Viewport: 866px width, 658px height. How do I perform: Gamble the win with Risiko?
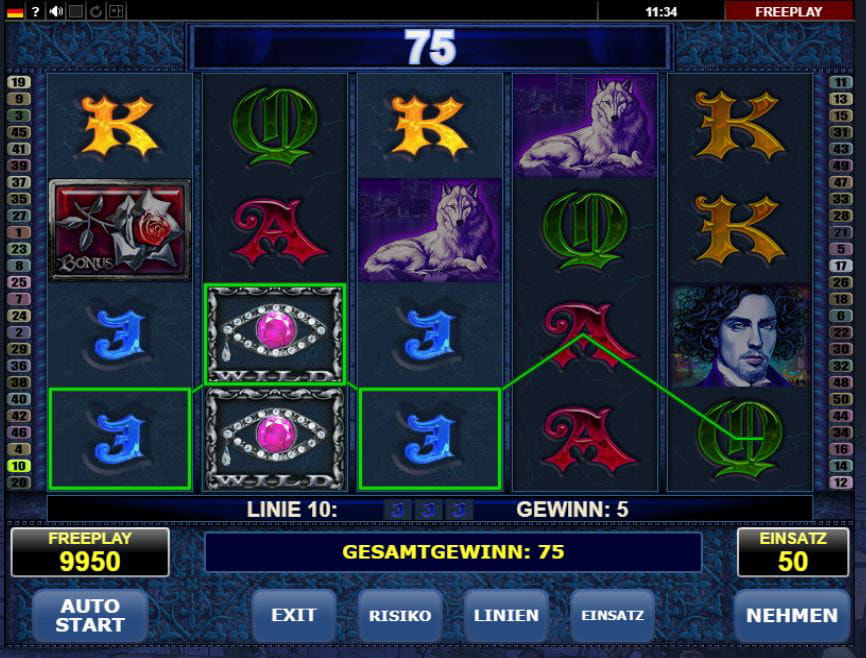[400, 615]
